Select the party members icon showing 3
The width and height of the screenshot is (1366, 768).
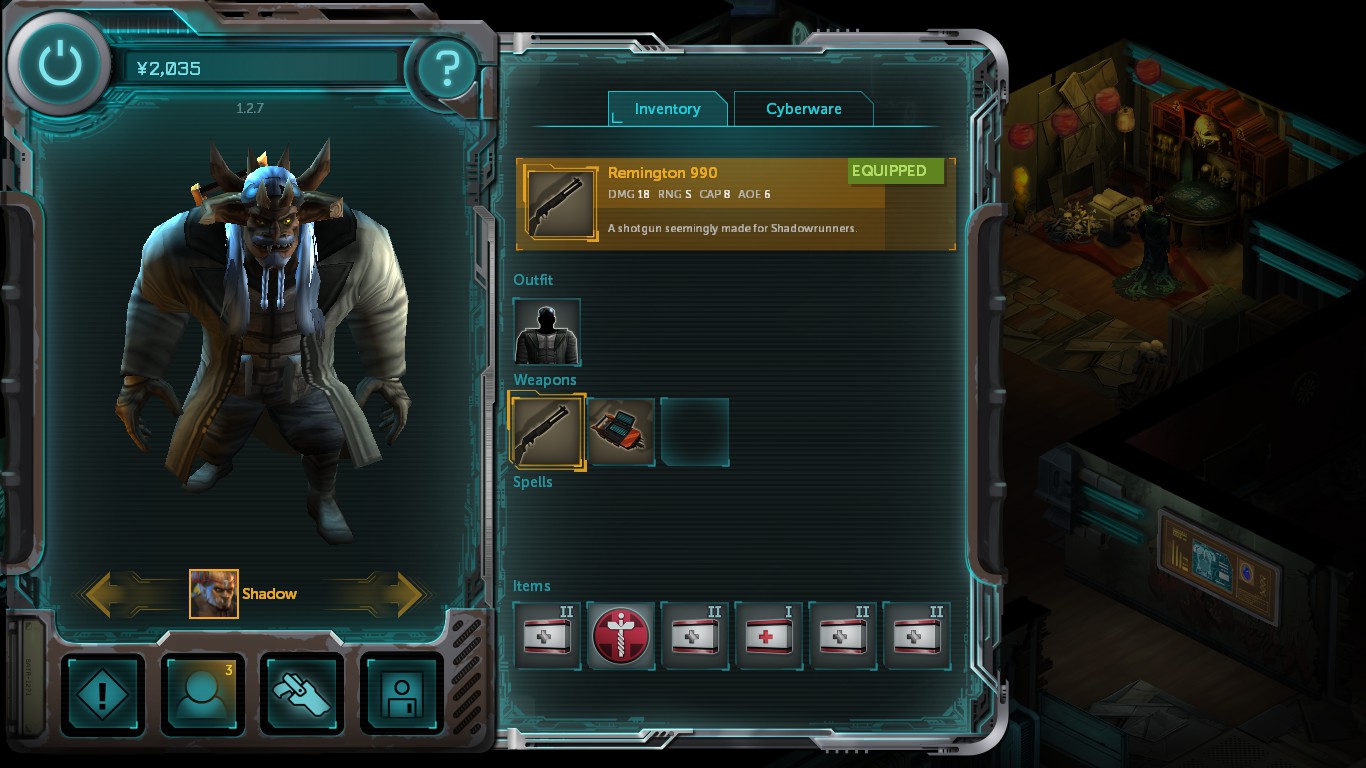(202, 694)
